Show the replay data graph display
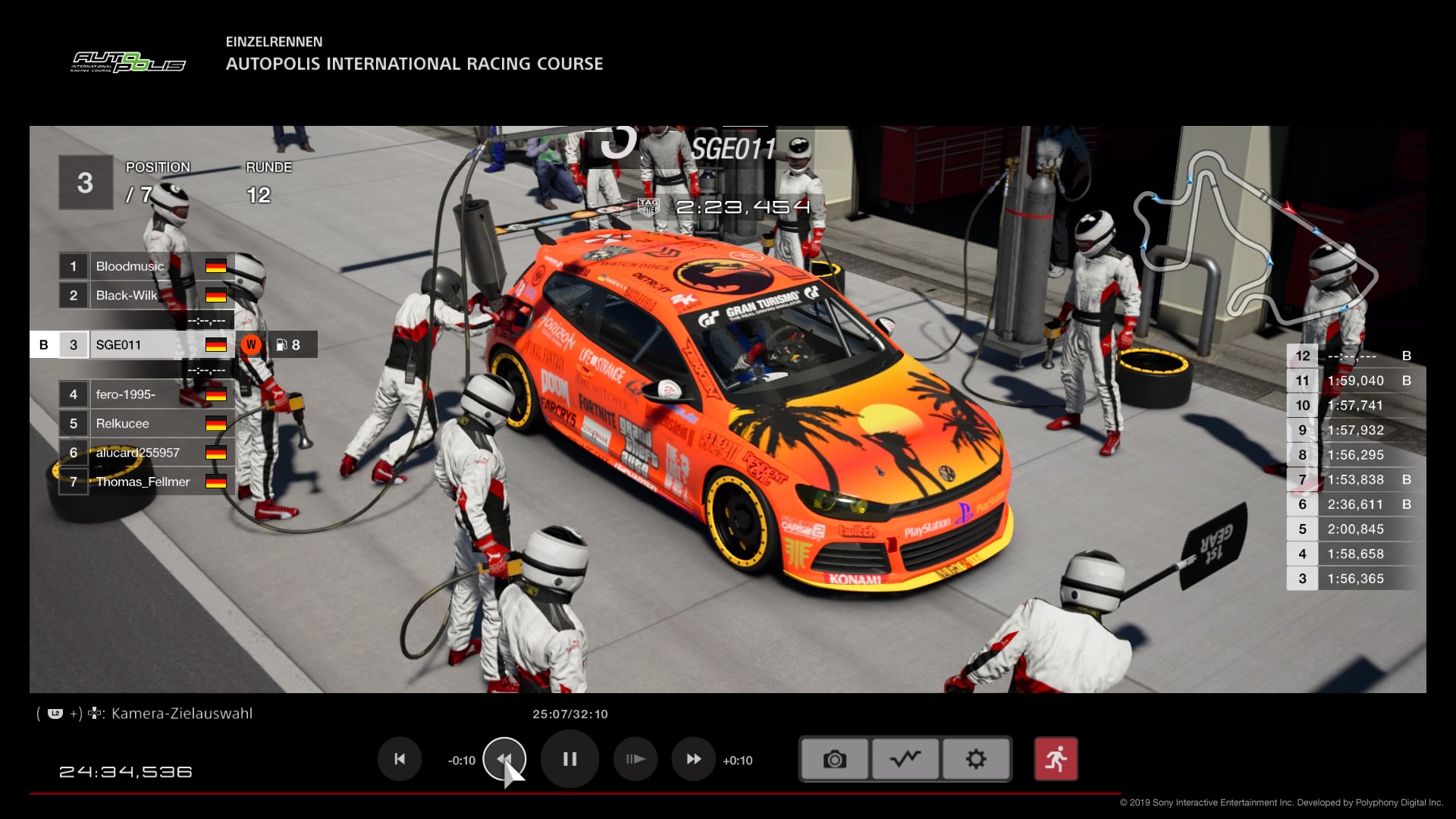The image size is (1456, 819). [x=905, y=759]
